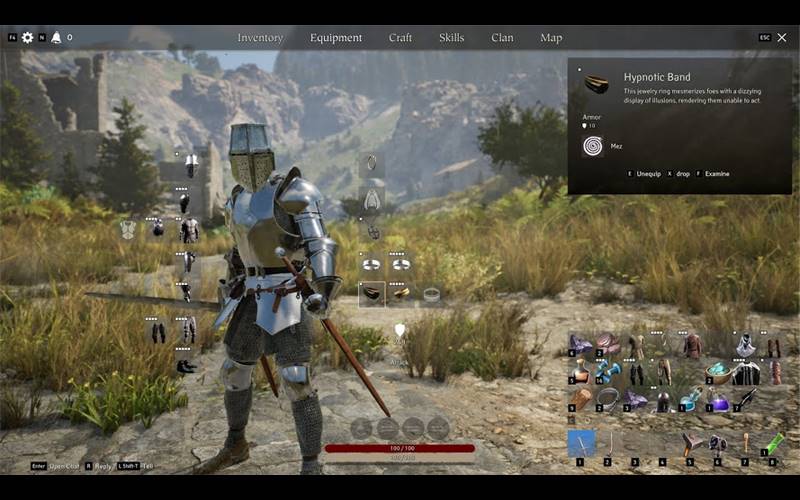Choose the hammer in hotbar slot 5
This screenshot has width=800, height=500.
pos(692,443)
